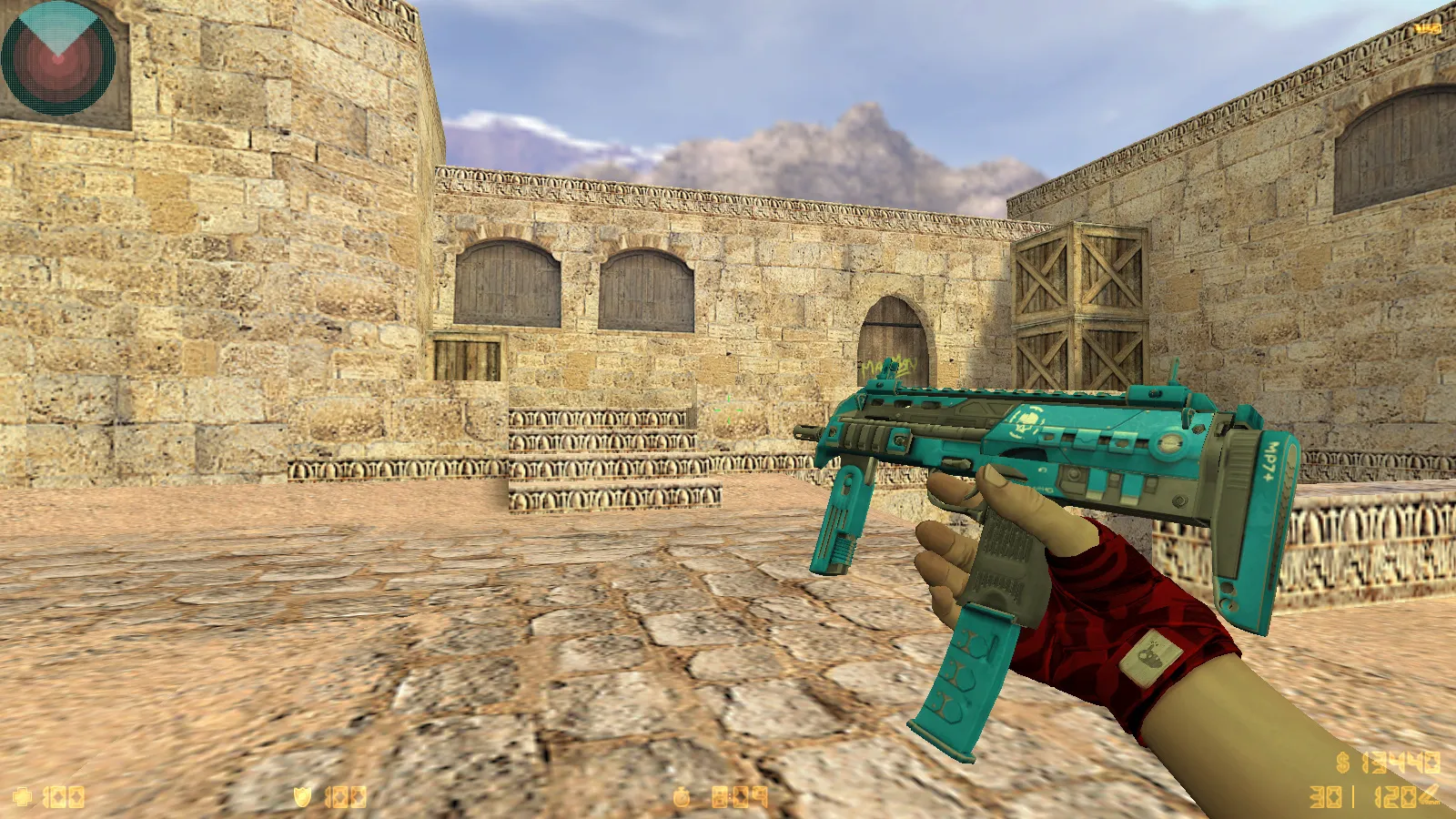The image size is (1456, 819).
Task: Click the patch logo on the glove wrist
Action: tap(1150, 655)
